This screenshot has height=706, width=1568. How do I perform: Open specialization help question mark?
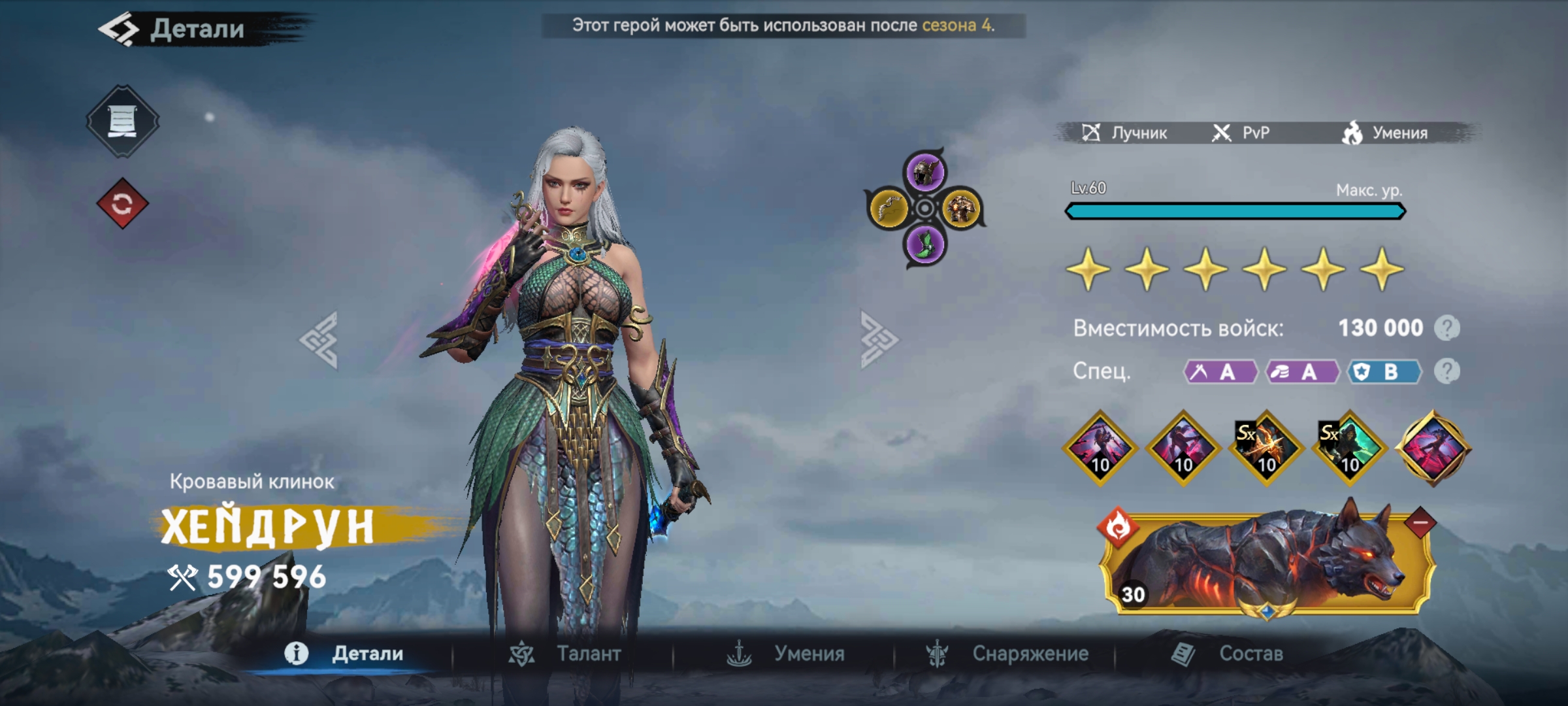(1446, 372)
